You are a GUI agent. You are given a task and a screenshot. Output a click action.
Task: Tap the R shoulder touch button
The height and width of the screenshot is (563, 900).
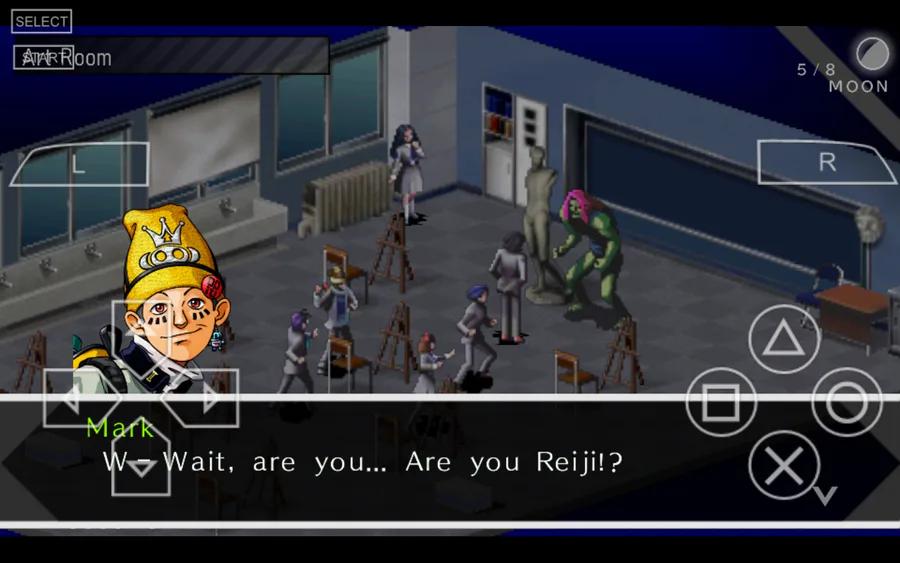pos(826,163)
